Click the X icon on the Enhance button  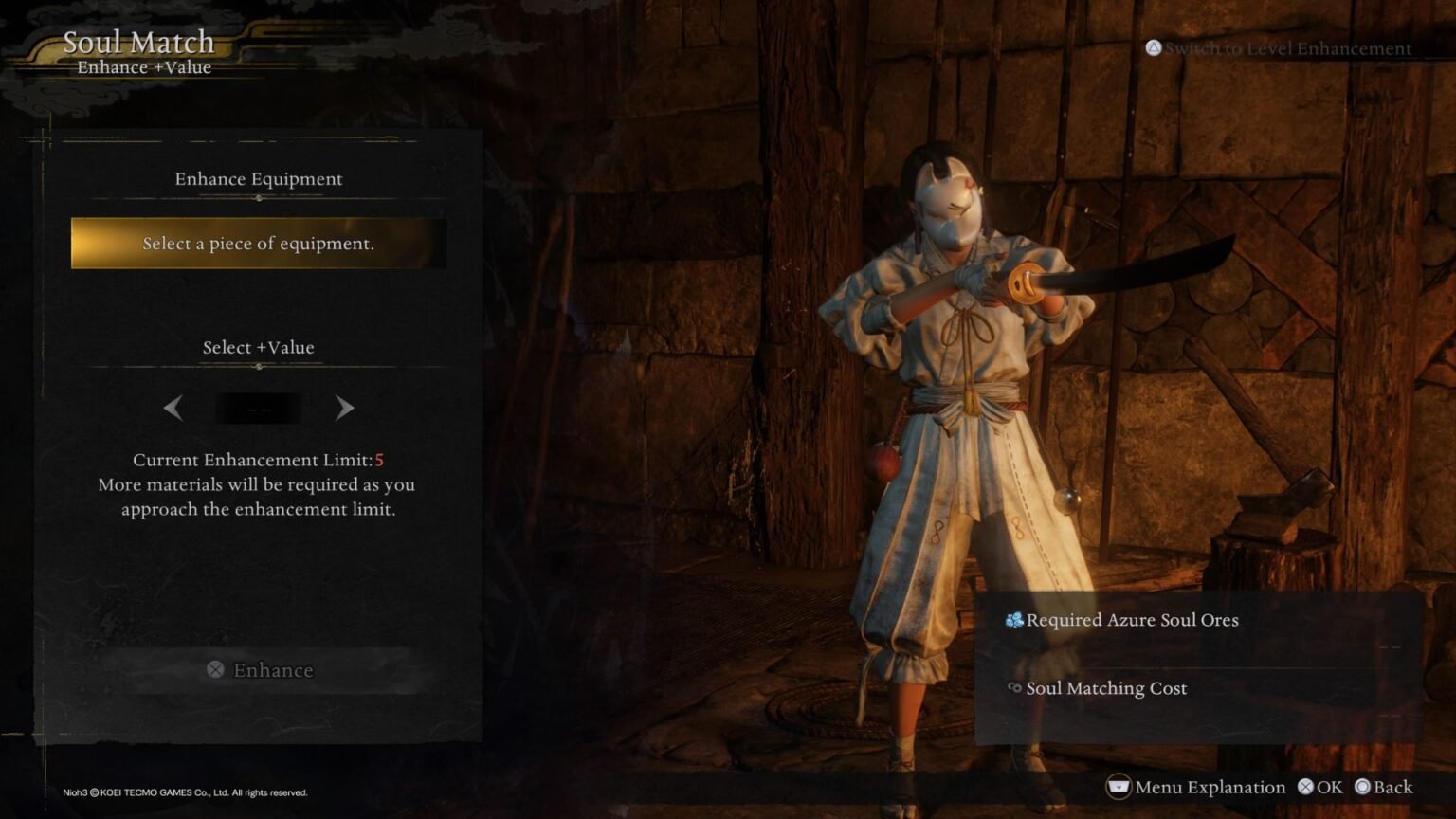(216, 670)
